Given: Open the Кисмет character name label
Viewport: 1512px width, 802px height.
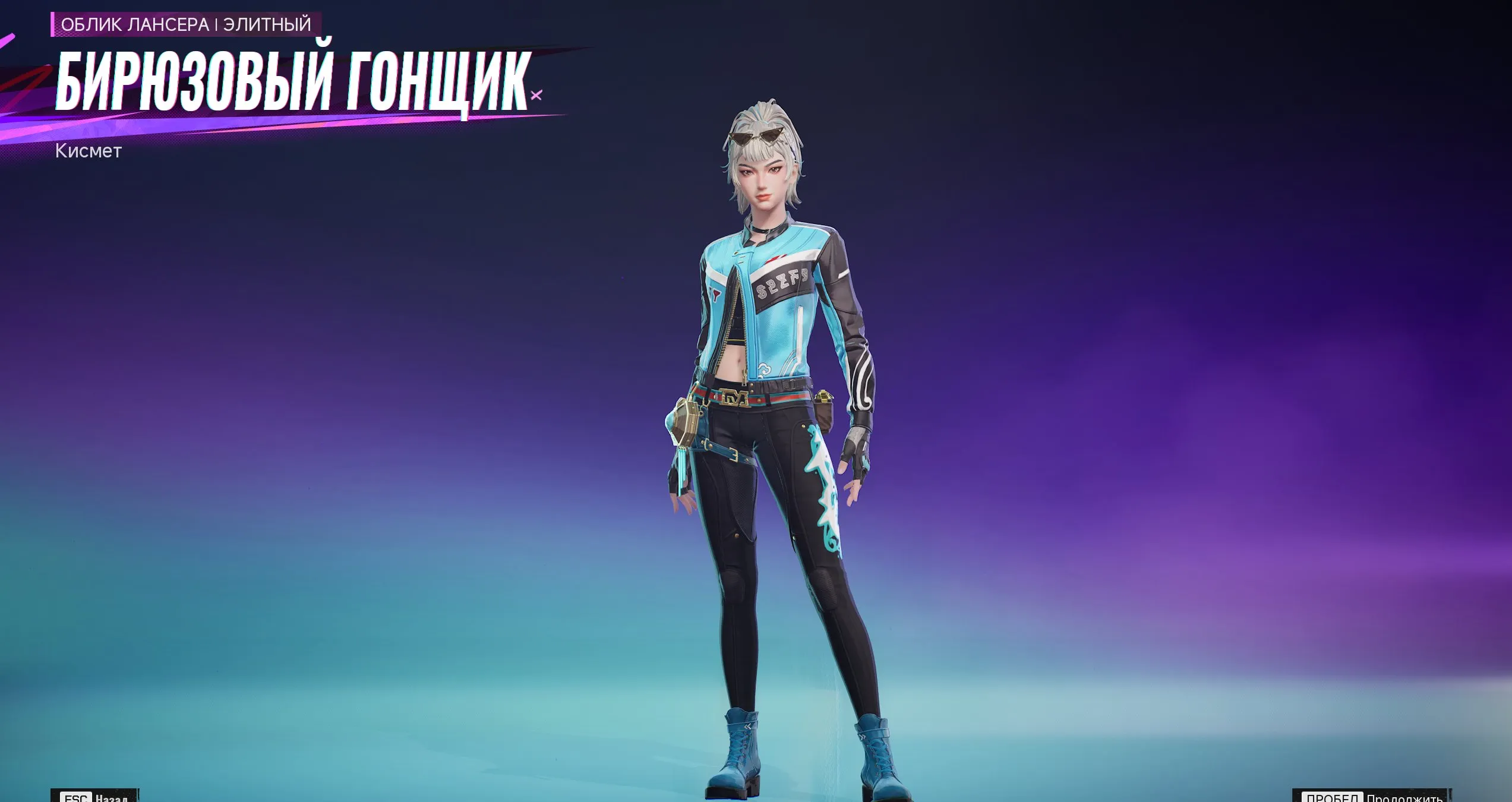Looking at the screenshot, I should 90,152.
